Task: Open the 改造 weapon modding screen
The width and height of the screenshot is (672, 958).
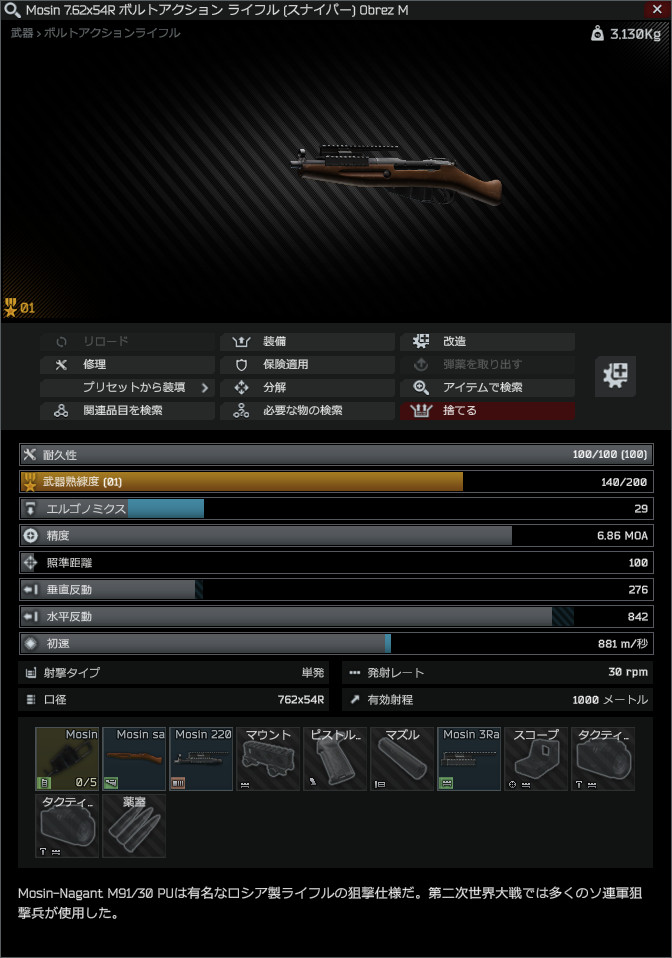Action: click(487, 342)
